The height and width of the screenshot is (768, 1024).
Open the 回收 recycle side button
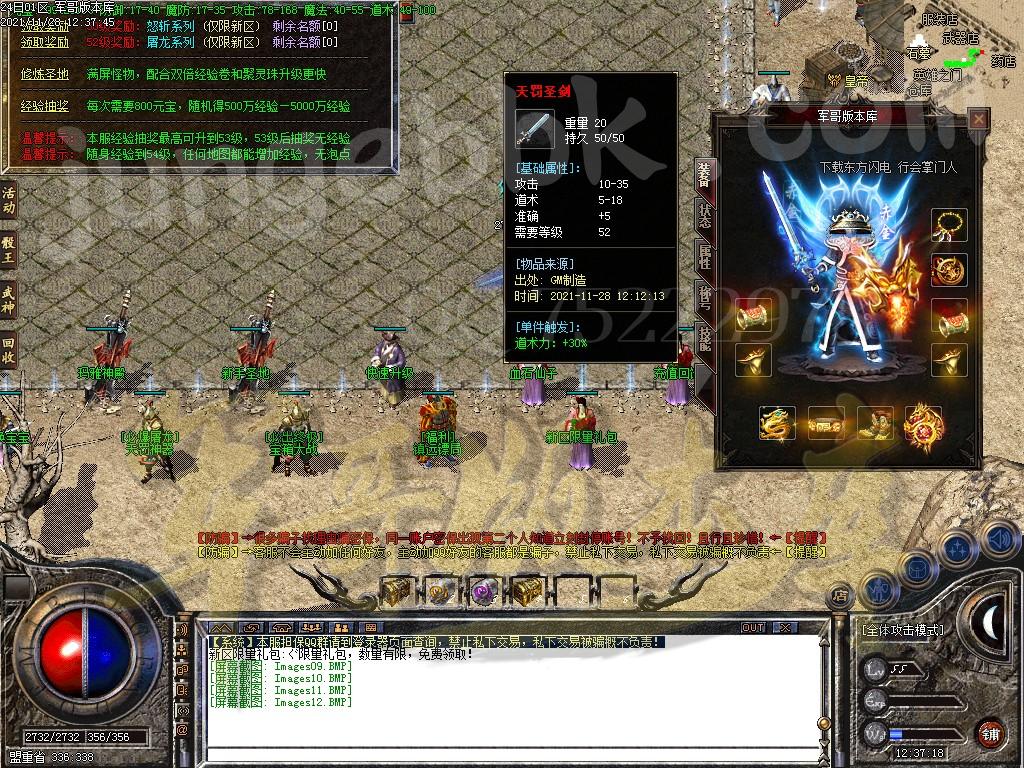[x=9, y=348]
